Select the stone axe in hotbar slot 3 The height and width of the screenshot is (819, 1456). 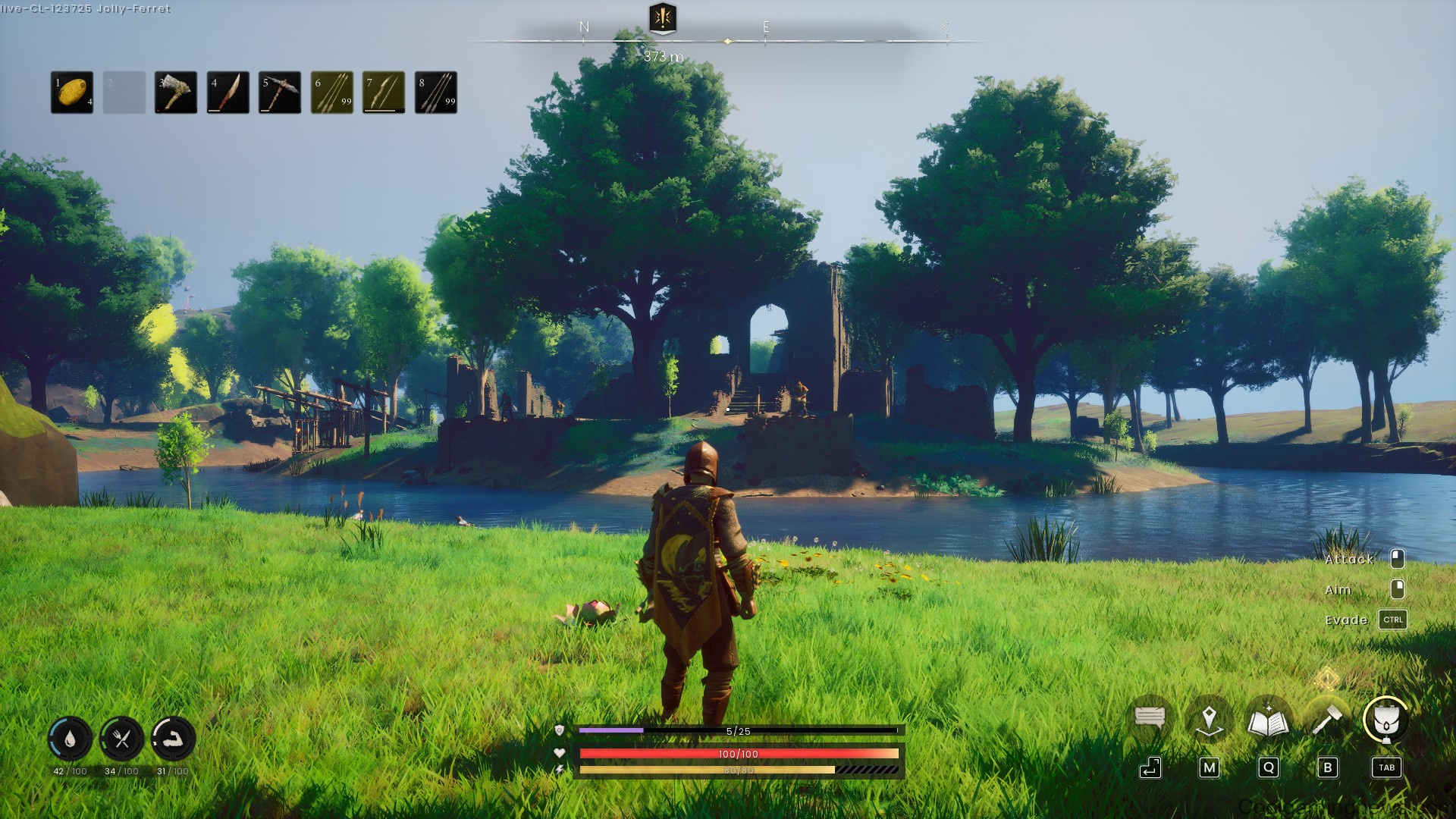[x=175, y=94]
